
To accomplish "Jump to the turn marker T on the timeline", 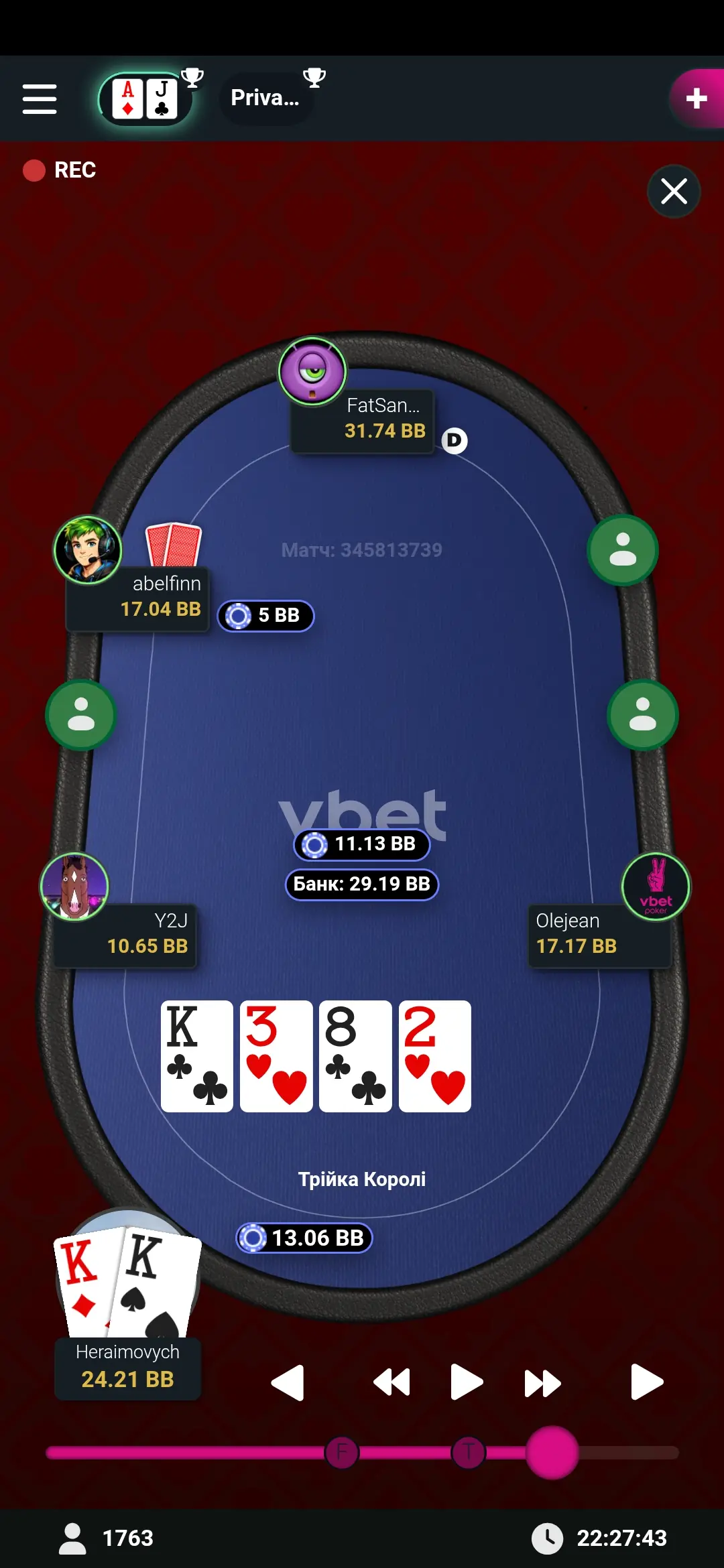I will (x=468, y=1453).
